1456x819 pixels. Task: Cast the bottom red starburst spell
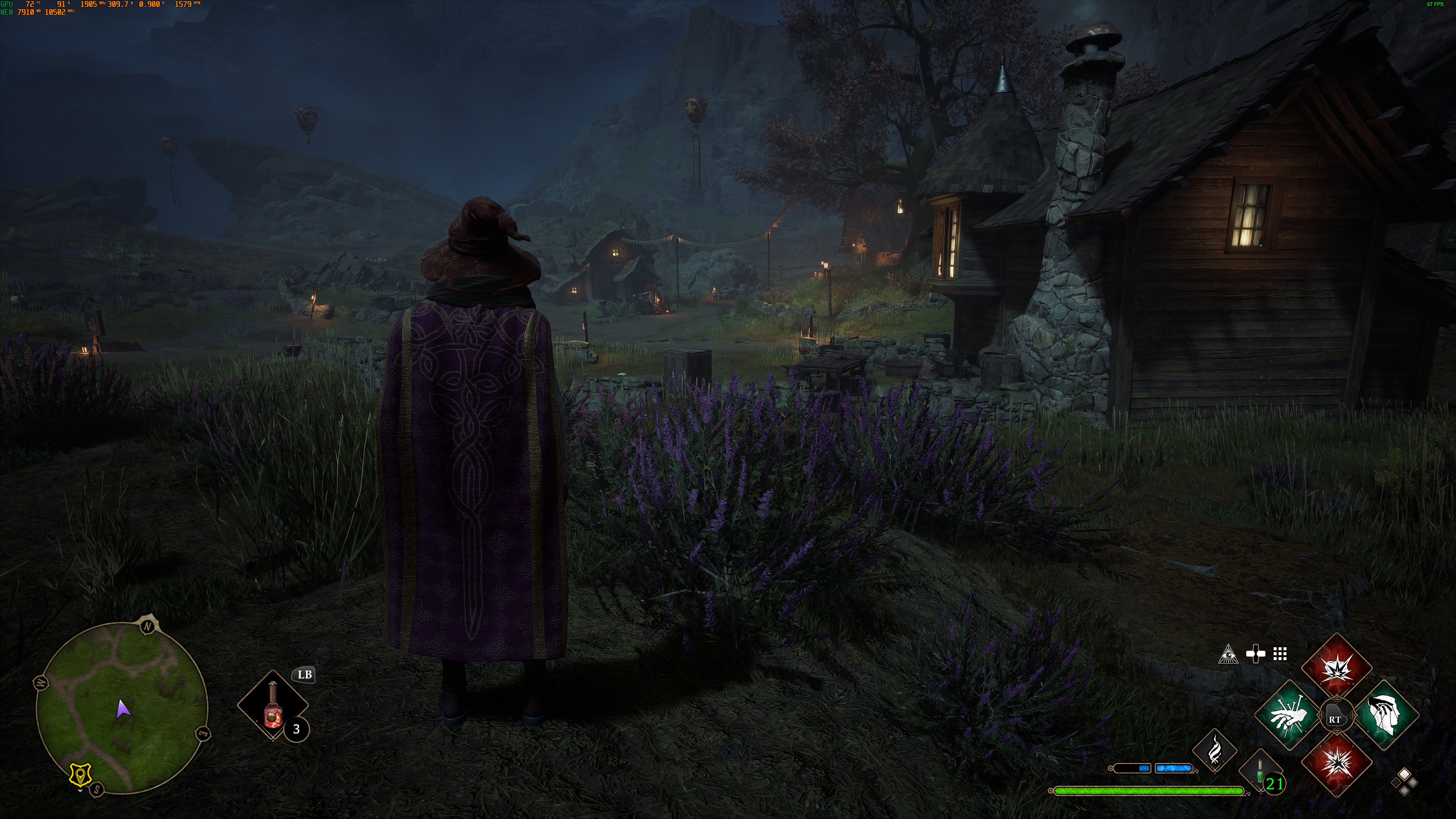pyautogui.click(x=1337, y=764)
